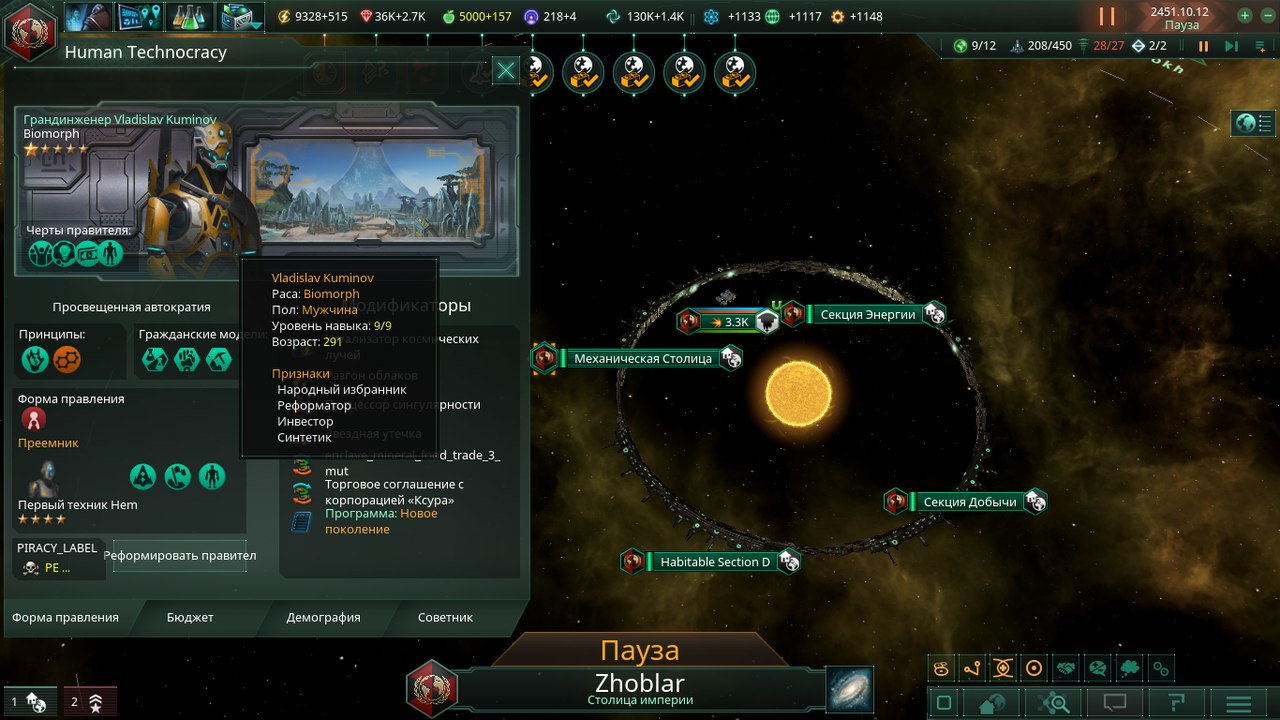Increase game speed with the plus button
1280x720 pixels.
(1244, 16)
